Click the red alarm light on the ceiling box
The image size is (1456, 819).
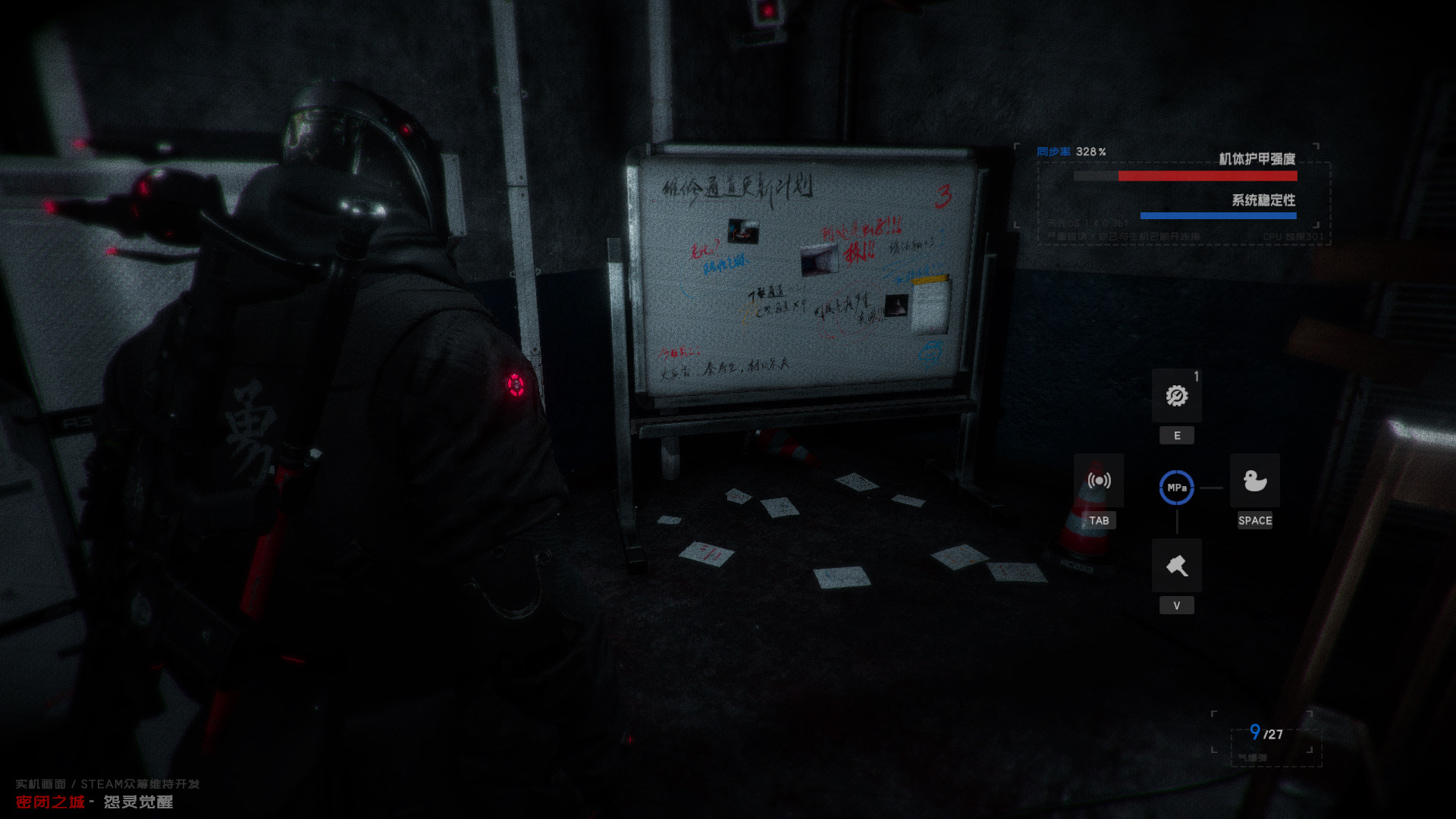coord(767,11)
